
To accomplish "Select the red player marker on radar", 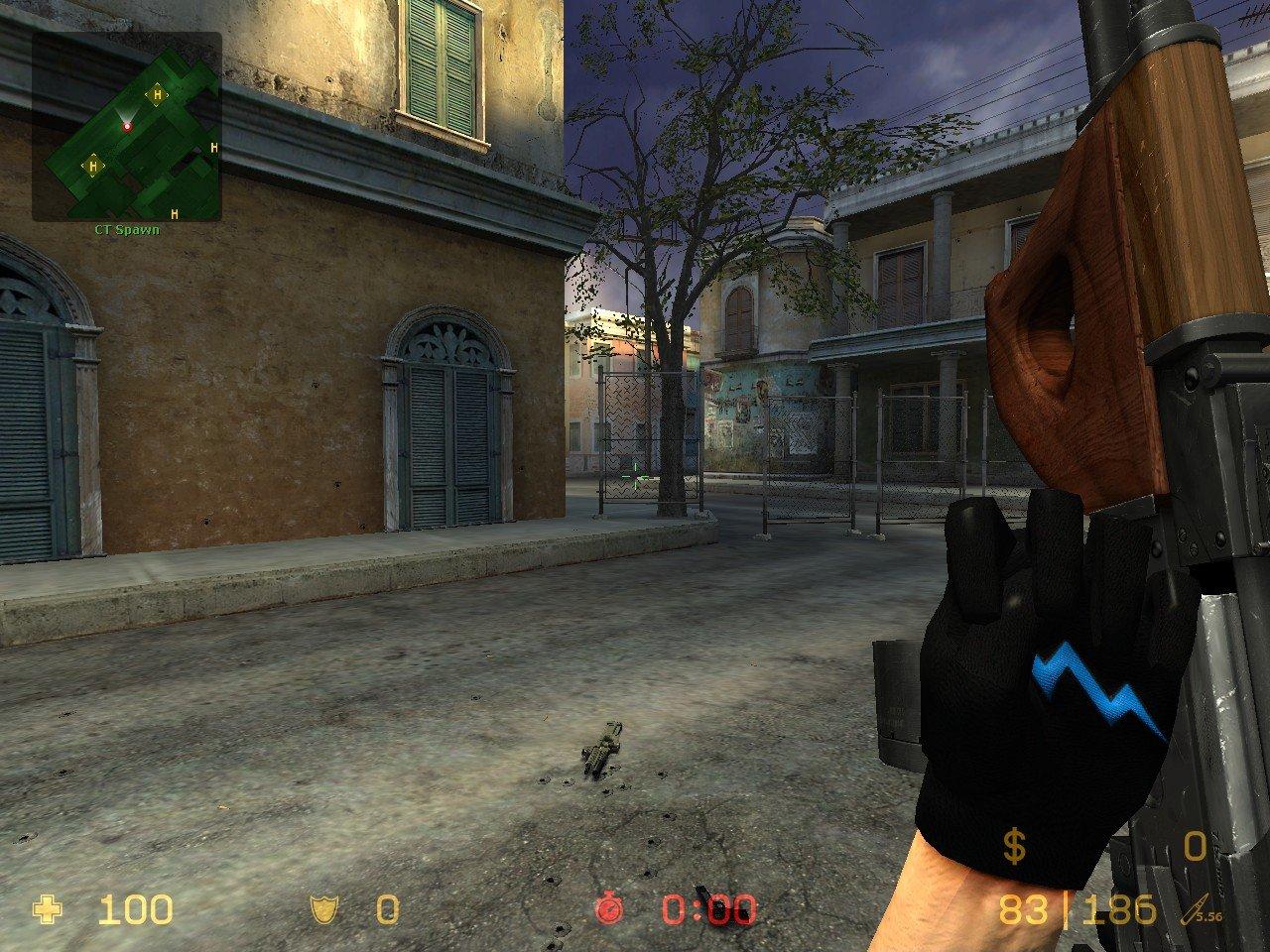I will (x=127, y=126).
